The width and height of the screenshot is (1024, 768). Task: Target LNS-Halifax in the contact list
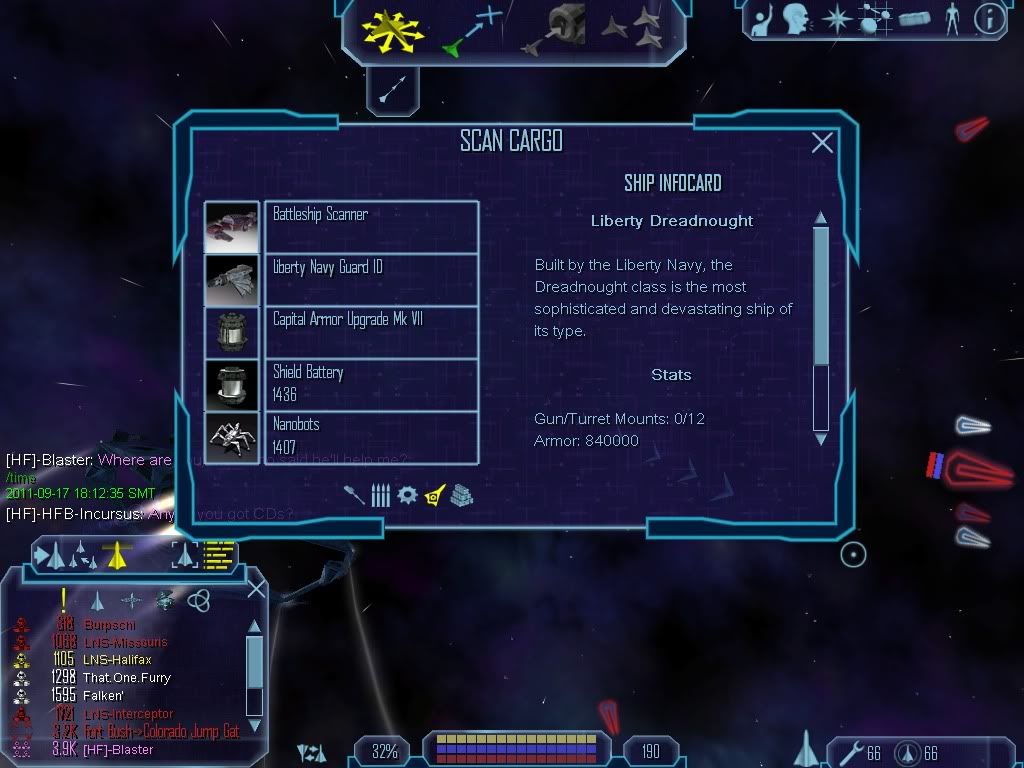coord(118,660)
